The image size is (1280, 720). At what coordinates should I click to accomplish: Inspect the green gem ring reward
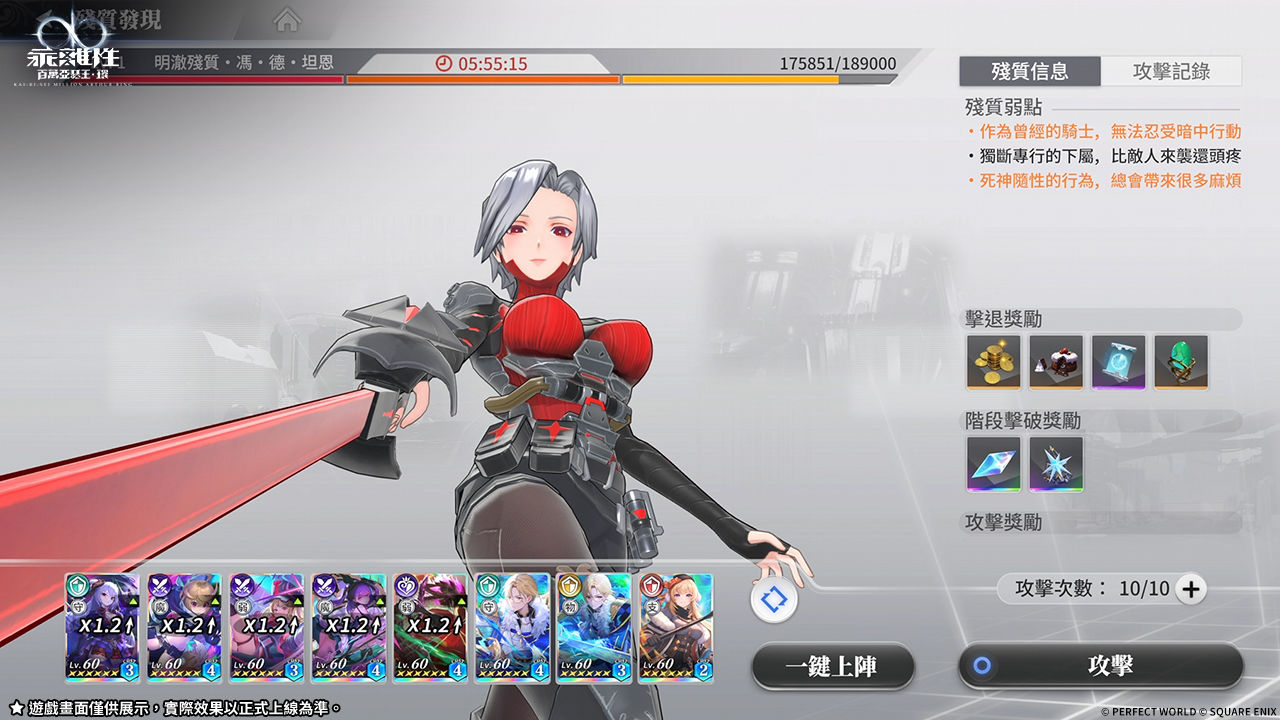coord(1181,361)
